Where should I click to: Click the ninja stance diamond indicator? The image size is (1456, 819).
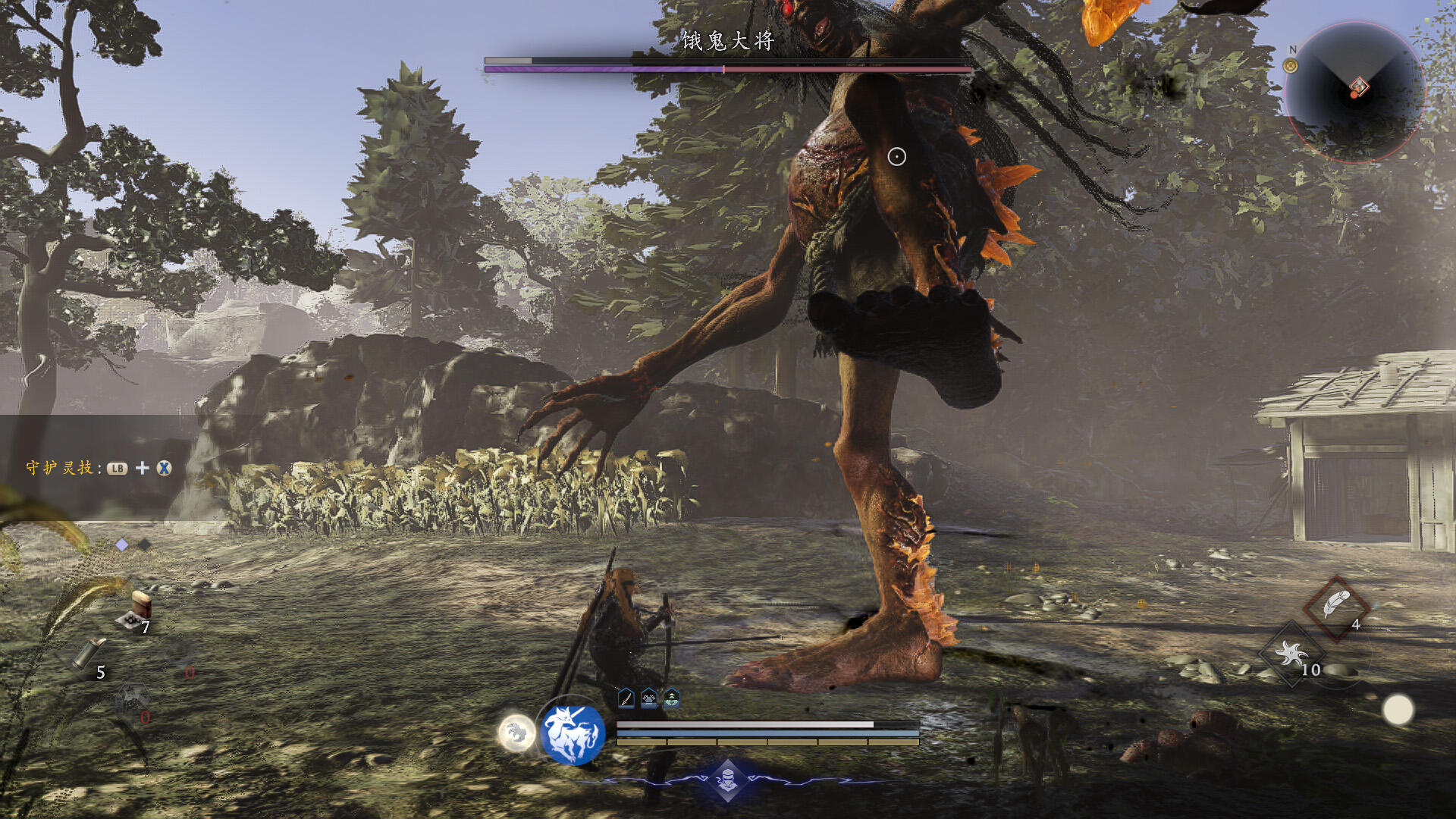pyautogui.click(x=727, y=780)
